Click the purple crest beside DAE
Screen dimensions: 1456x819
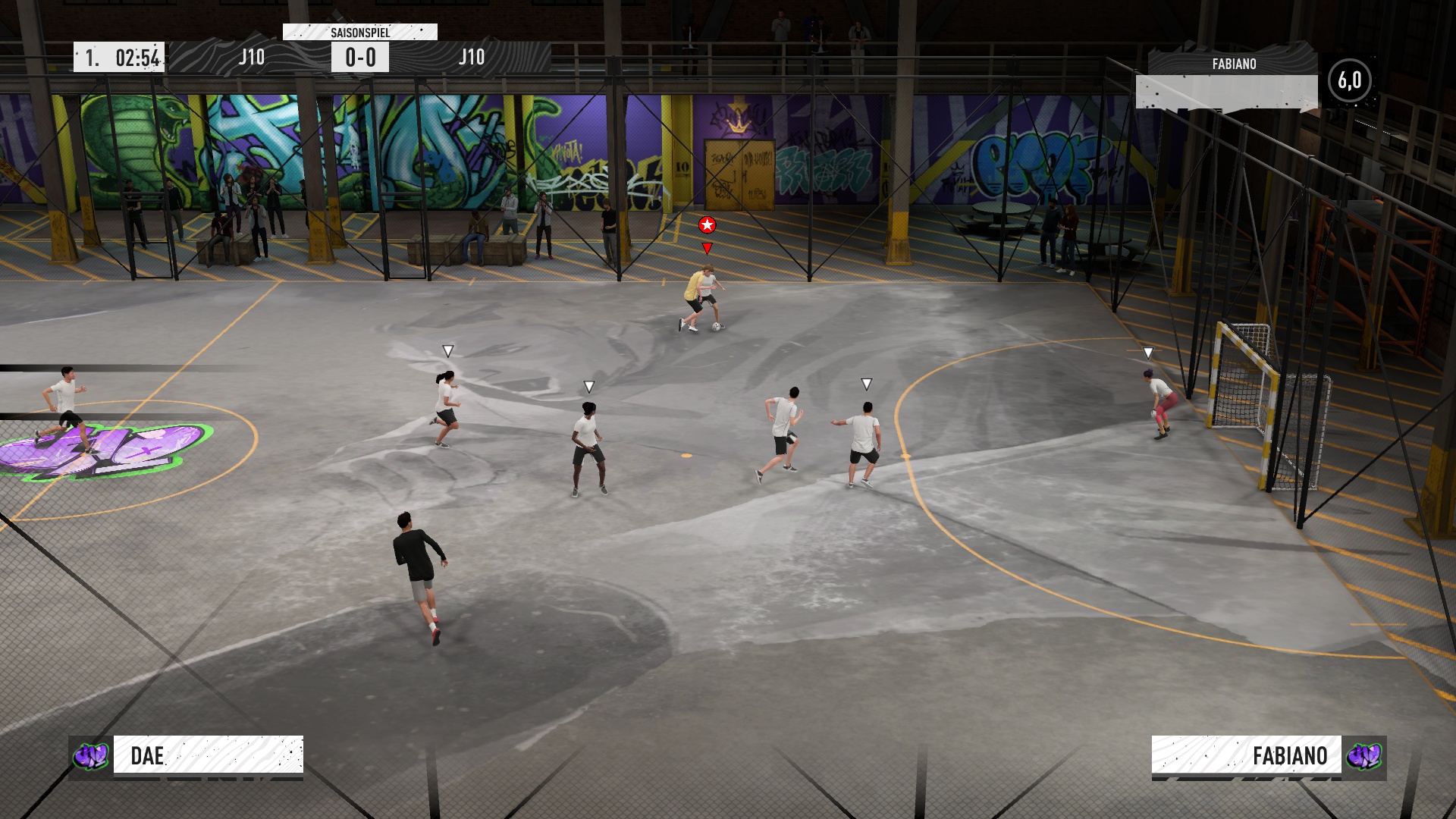click(x=91, y=755)
